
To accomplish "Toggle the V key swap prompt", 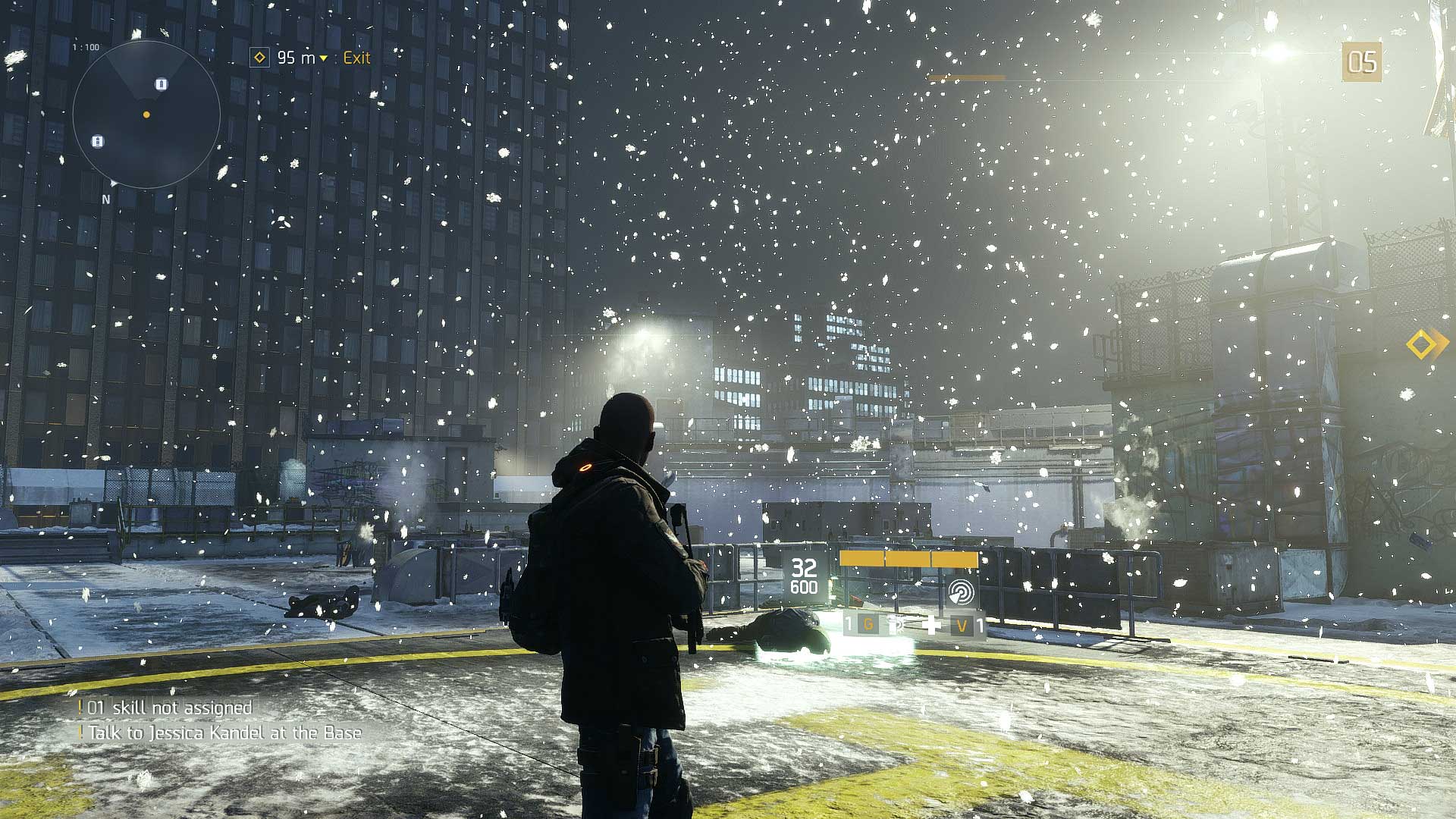I will (x=962, y=624).
